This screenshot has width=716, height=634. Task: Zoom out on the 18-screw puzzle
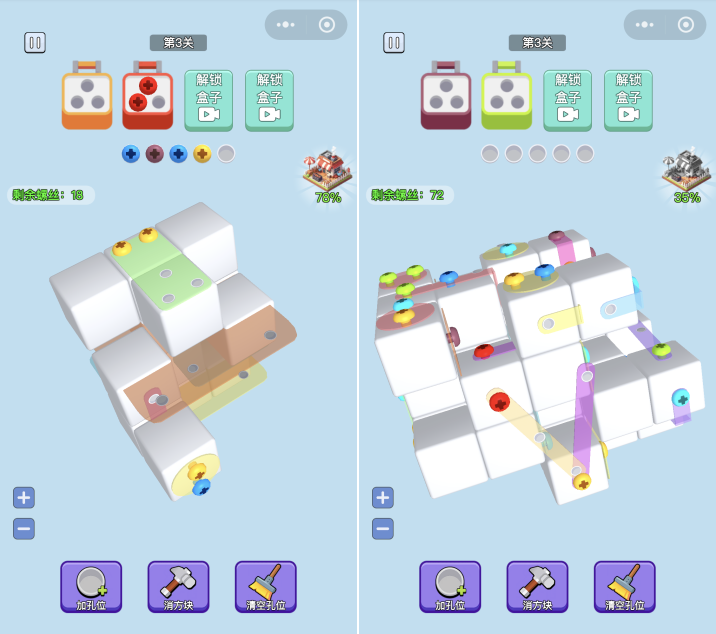pyautogui.click(x=24, y=529)
